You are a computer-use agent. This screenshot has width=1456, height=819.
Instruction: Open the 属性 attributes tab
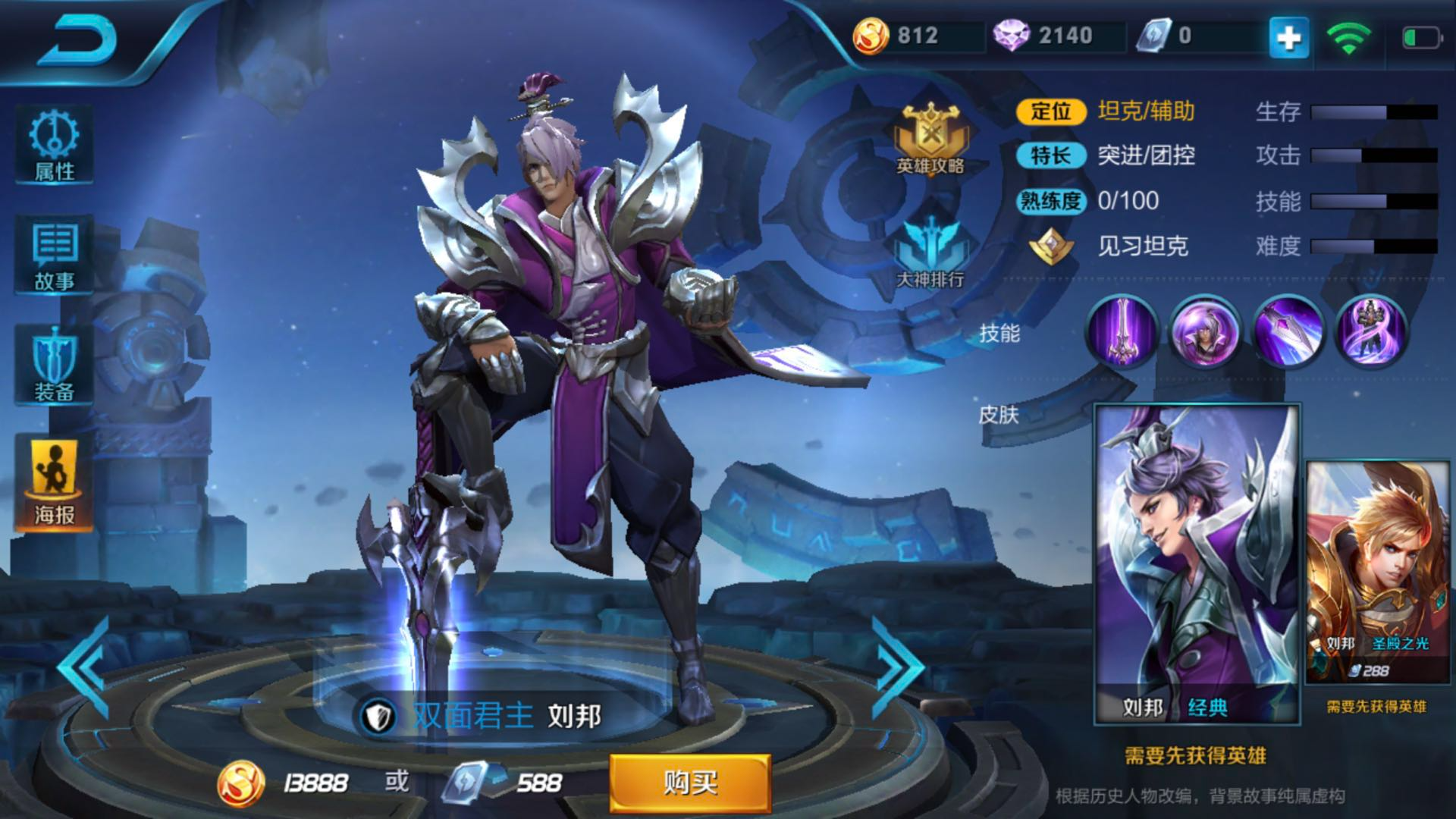pyautogui.click(x=55, y=146)
